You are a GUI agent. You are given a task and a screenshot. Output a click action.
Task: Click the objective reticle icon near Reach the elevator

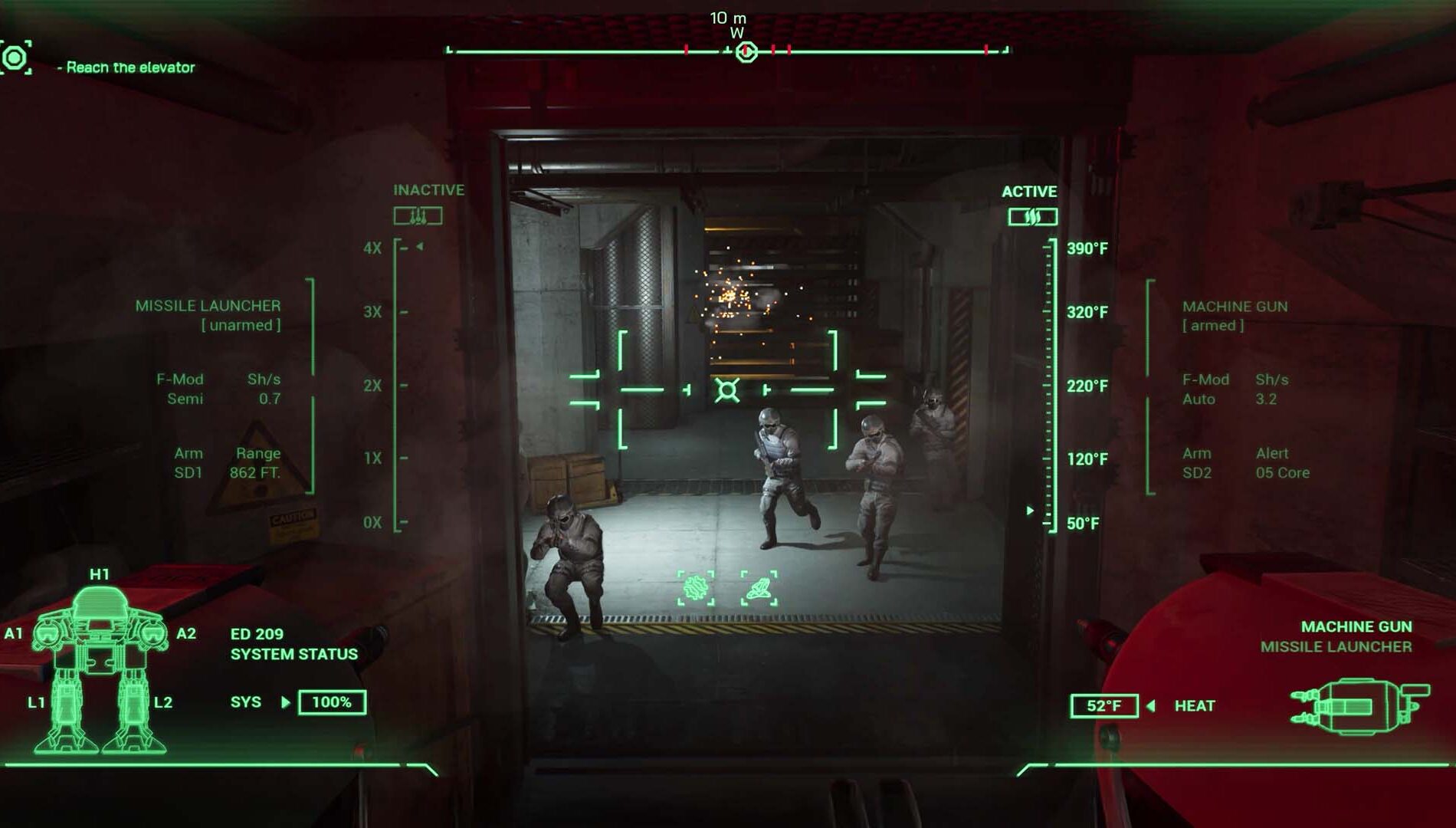coord(15,58)
